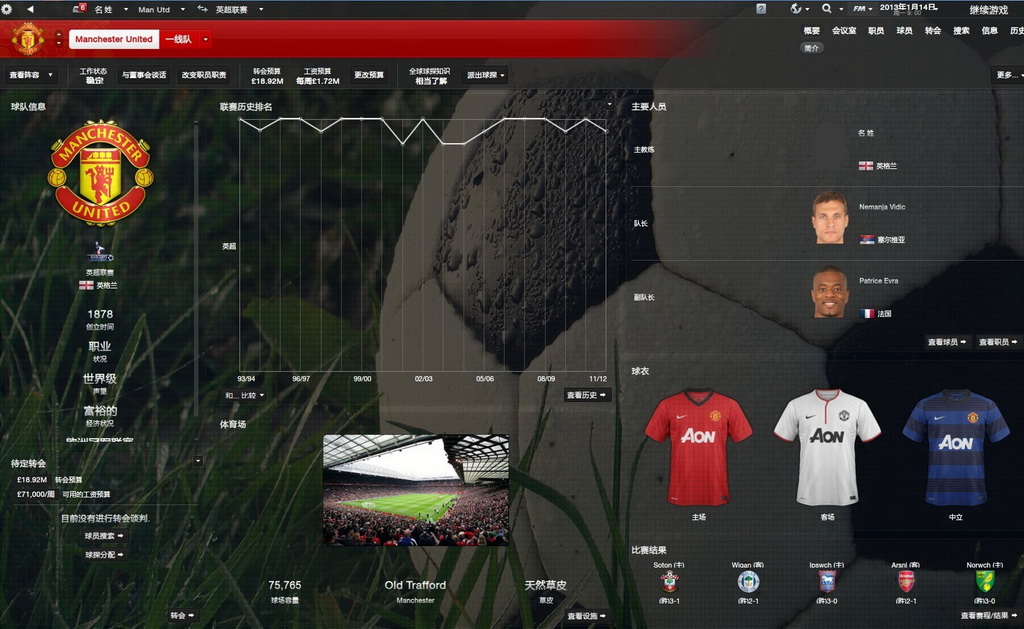Open 球探分配 scout assignments

coord(104,554)
